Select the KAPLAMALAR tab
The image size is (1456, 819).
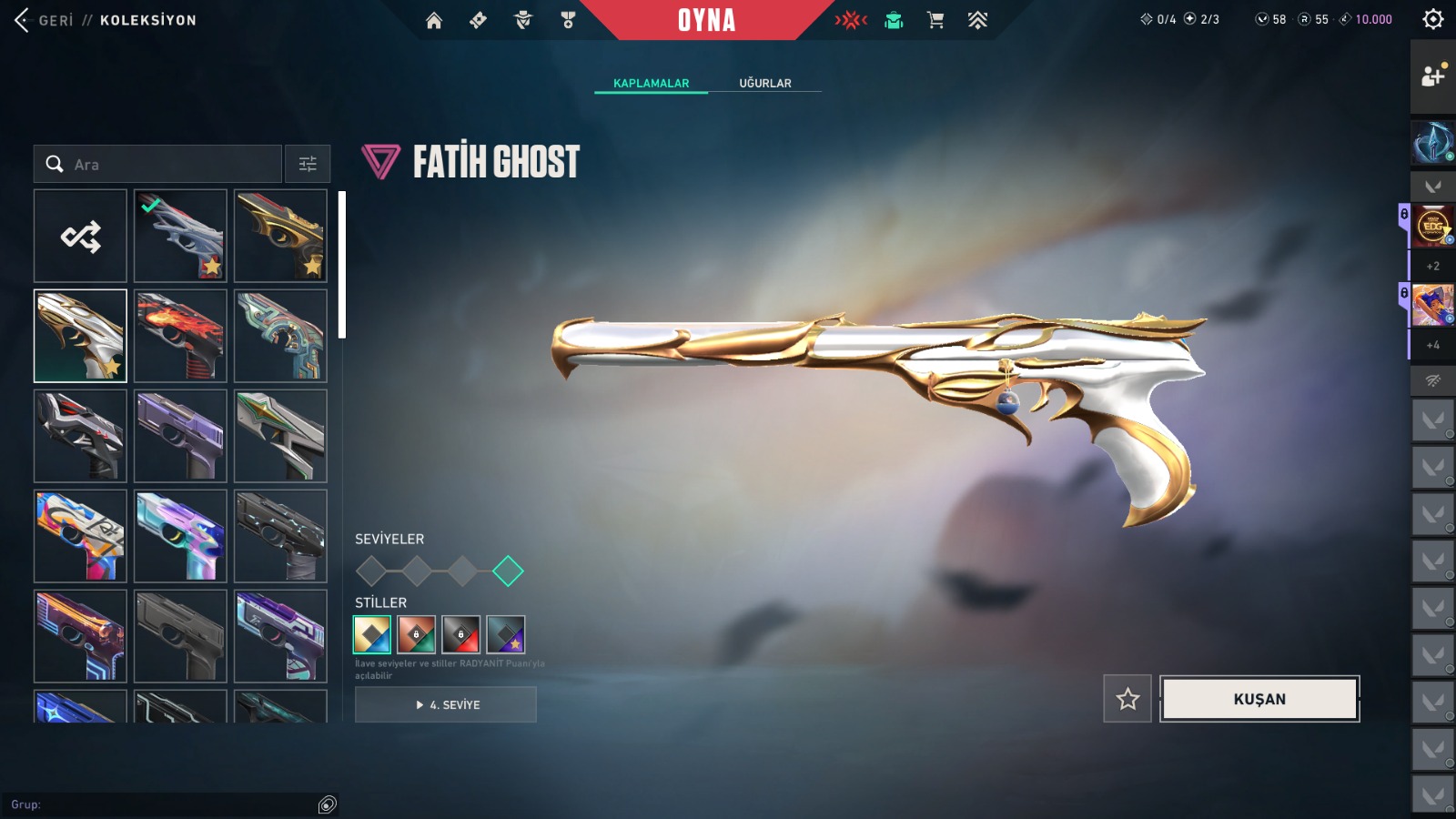click(x=651, y=83)
